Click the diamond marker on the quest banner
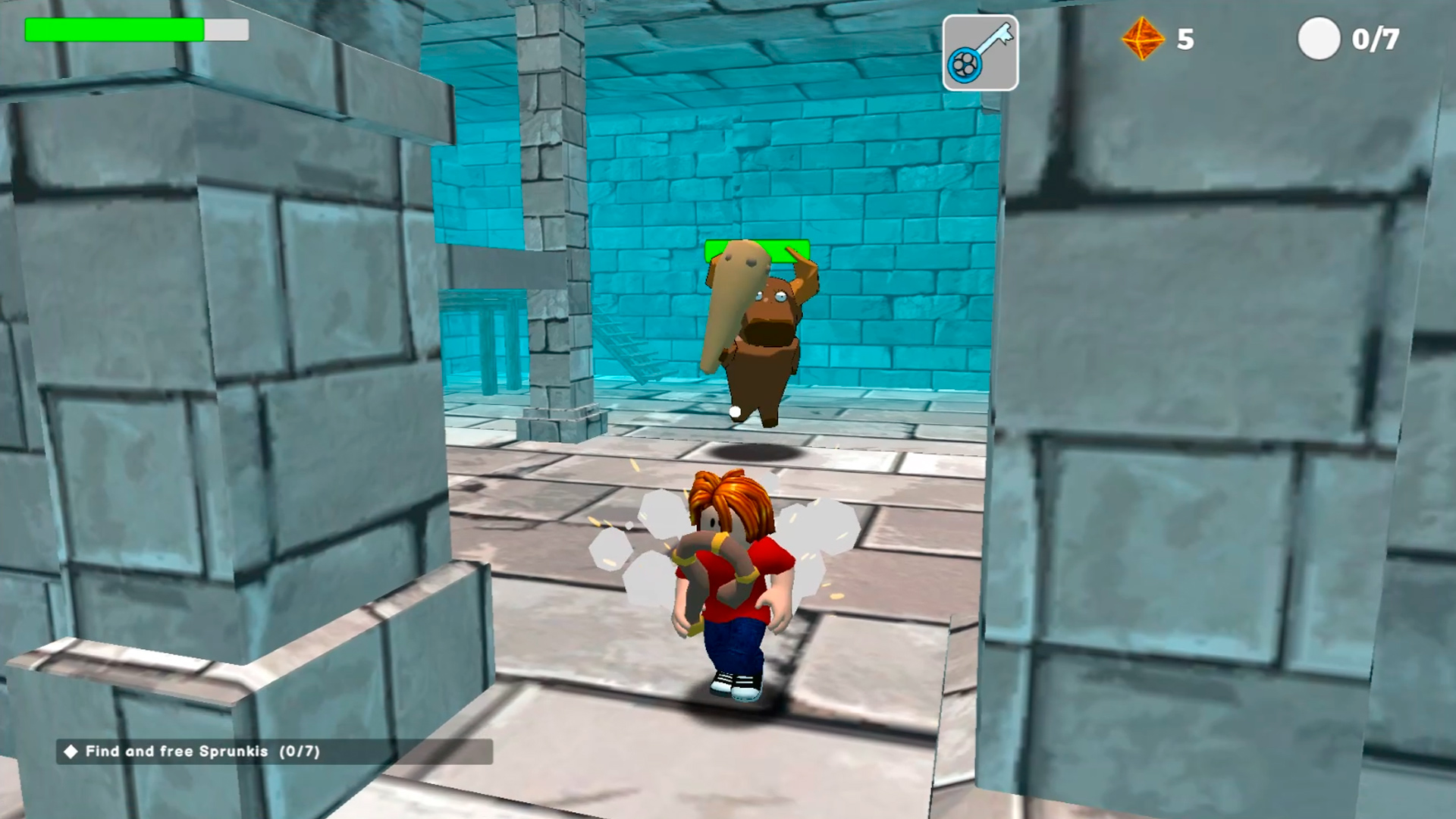This screenshot has width=1456, height=819. click(x=71, y=752)
